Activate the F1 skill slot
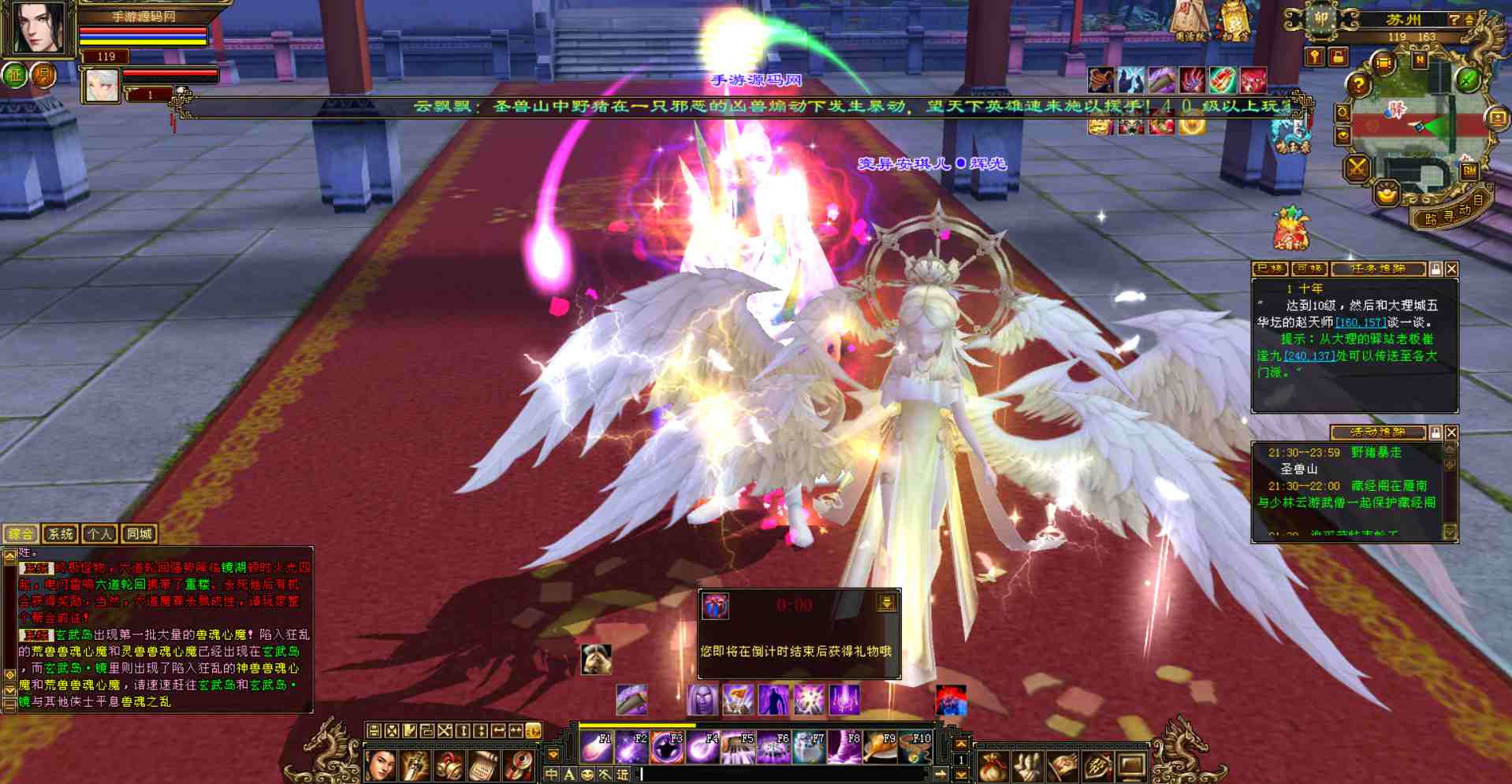This screenshot has height=784, width=1512. (x=596, y=747)
